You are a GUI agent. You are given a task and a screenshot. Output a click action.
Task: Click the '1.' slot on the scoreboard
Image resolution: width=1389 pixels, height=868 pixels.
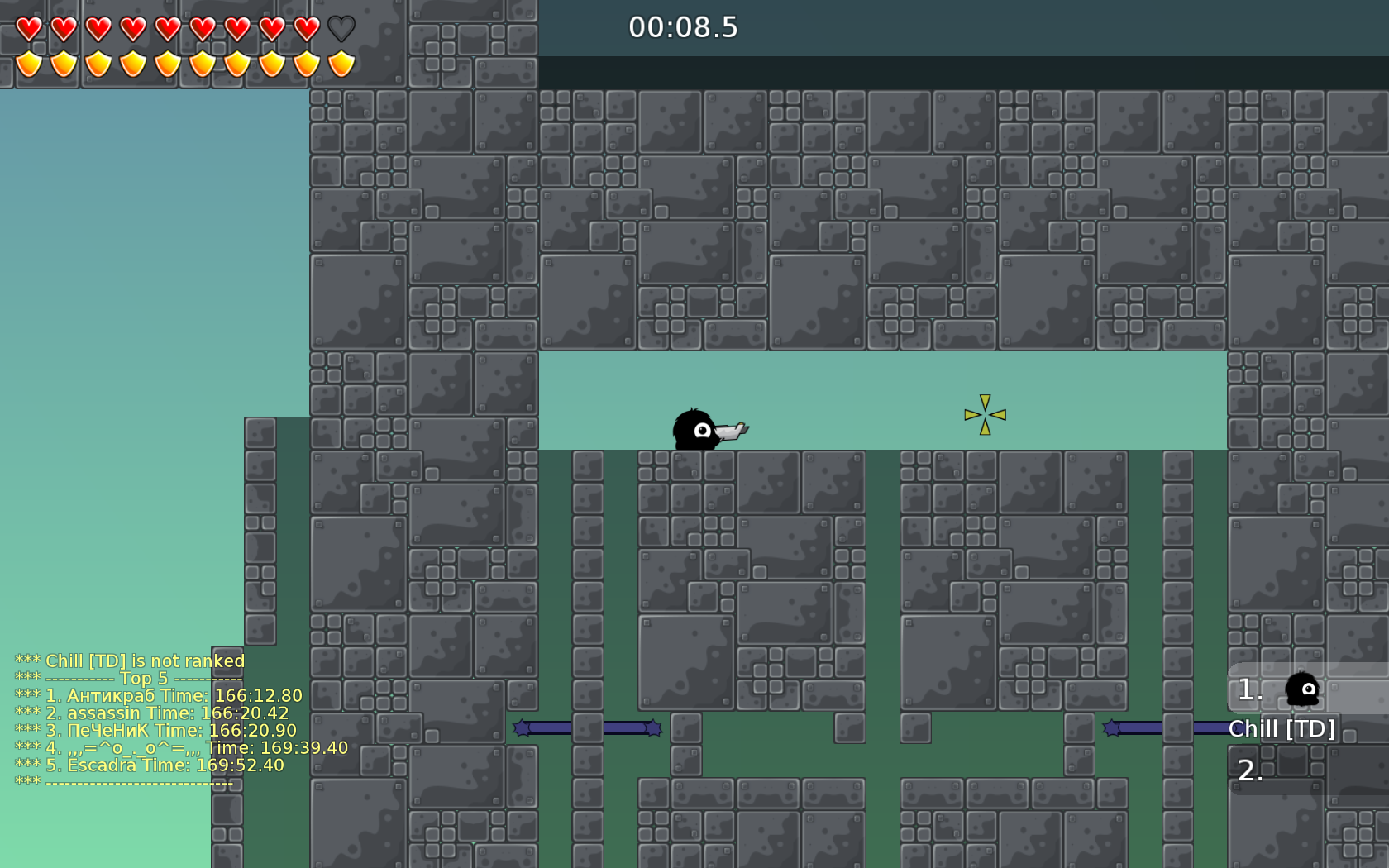pos(1248,688)
